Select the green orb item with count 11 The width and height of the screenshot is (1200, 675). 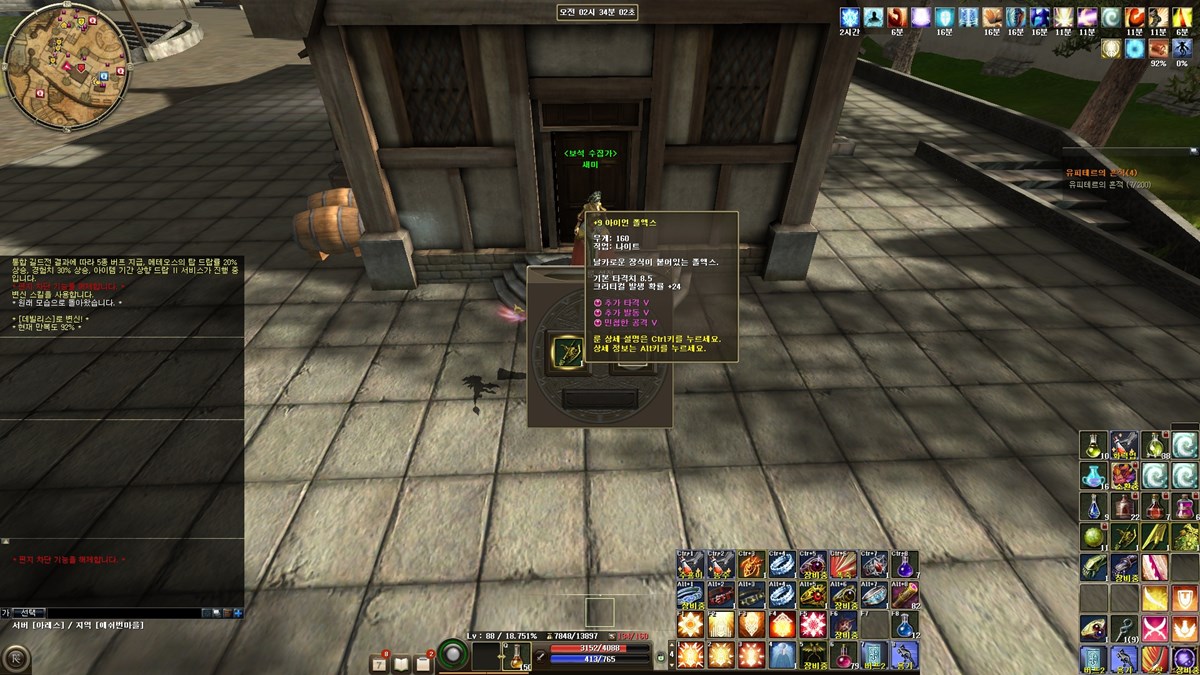pos(1093,537)
